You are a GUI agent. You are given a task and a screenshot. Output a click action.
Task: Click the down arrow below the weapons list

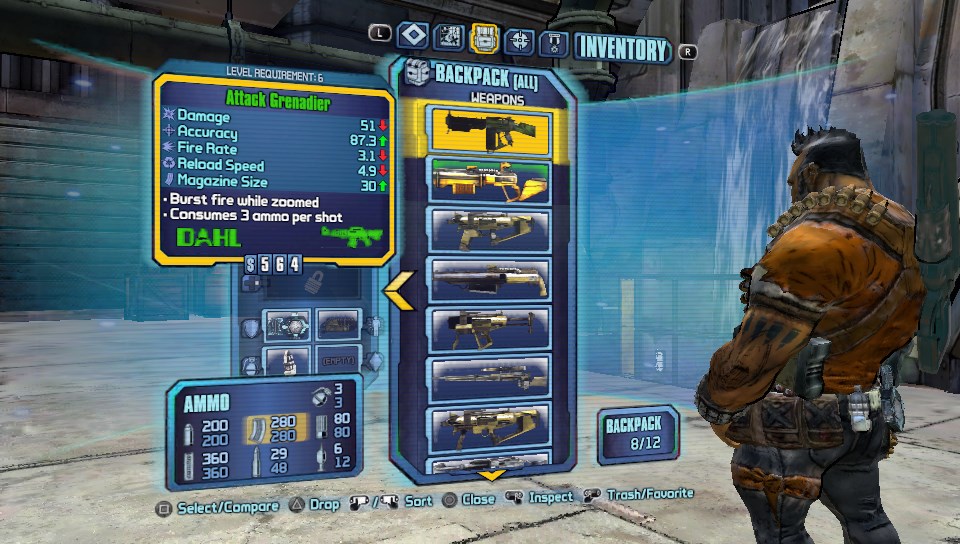pyautogui.click(x=490, y=475)
